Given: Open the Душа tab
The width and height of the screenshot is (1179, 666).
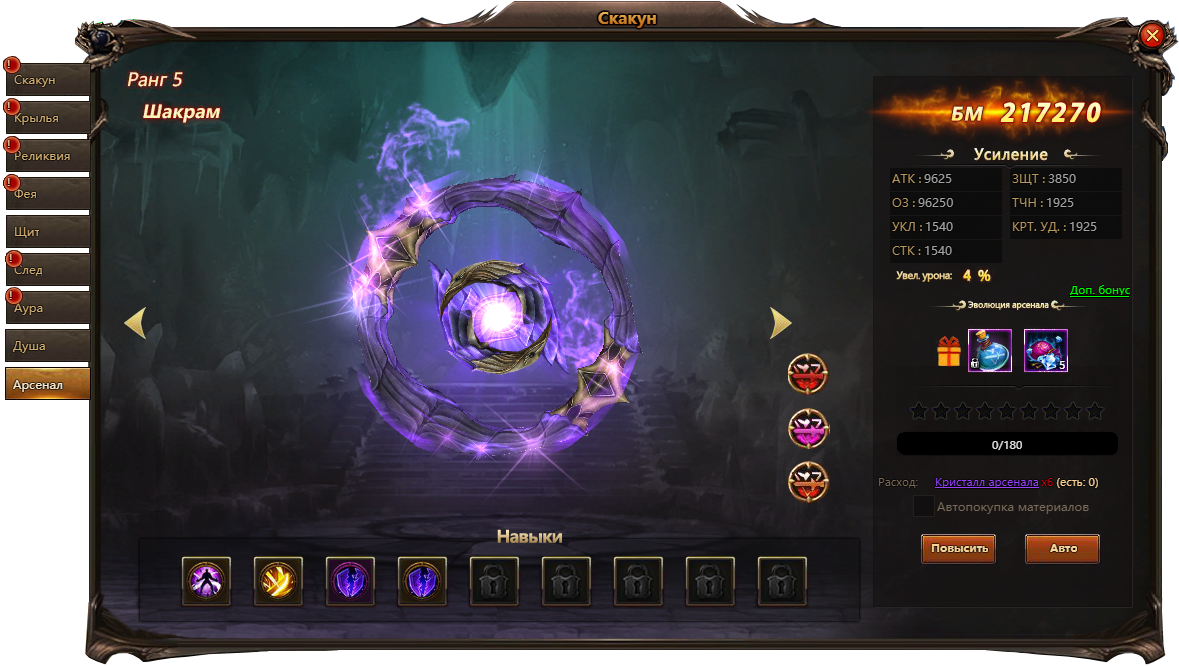Looking at the screenshot, I should 48,346.
